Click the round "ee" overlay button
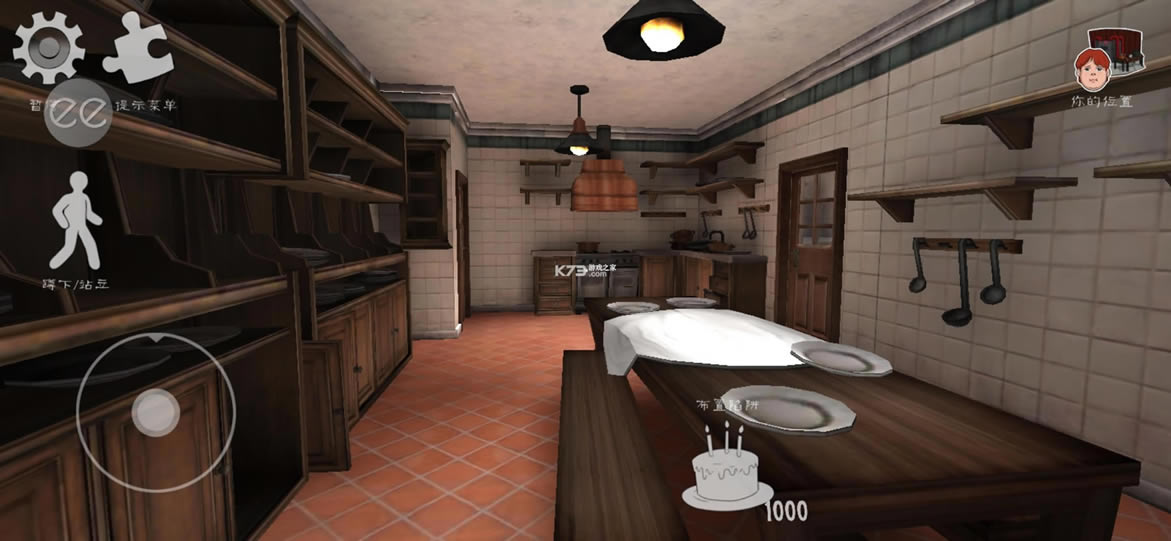The width and height of the screenshot is (1171, 541). 80,115
